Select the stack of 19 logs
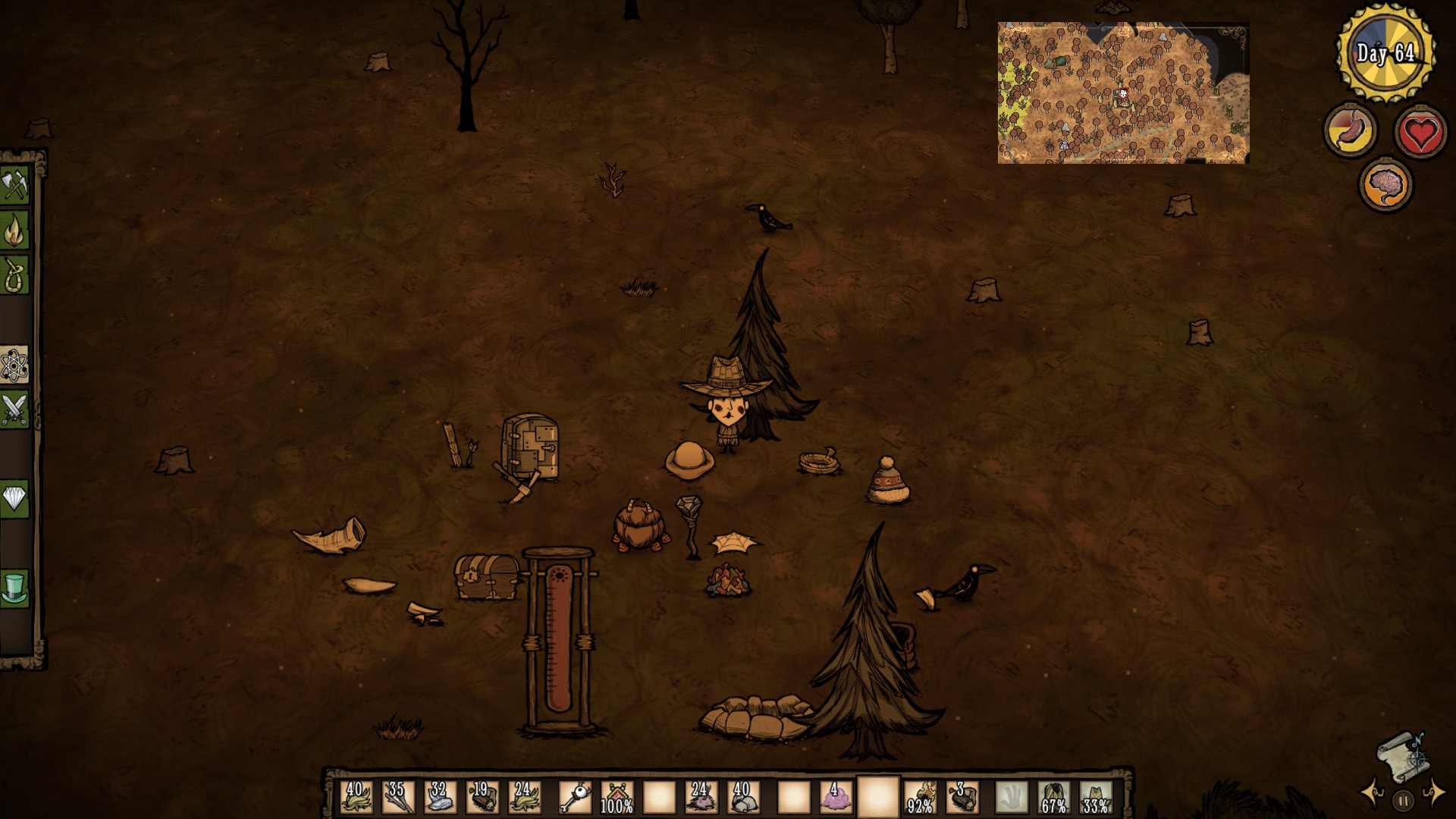The width and height of the screenshot is (1456, 819). point(482,798)
